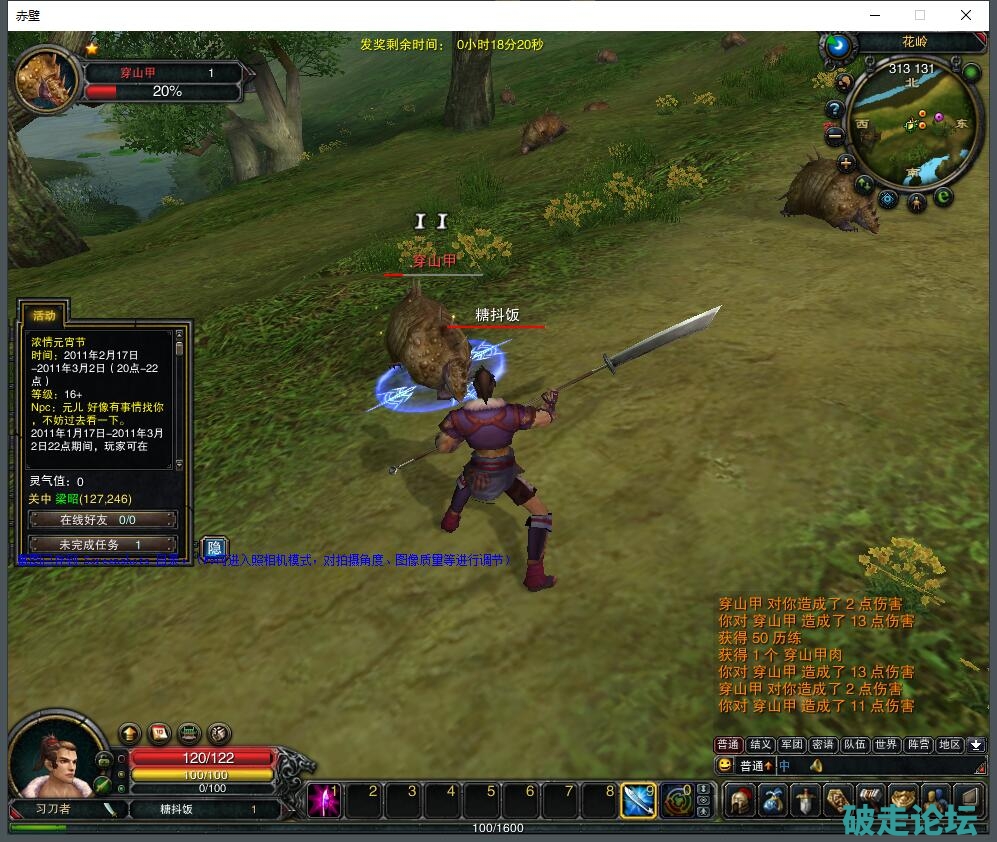Switch chat to the 队伍 team tab
Viewport: 997px width, 842px height.
(854, 745)
